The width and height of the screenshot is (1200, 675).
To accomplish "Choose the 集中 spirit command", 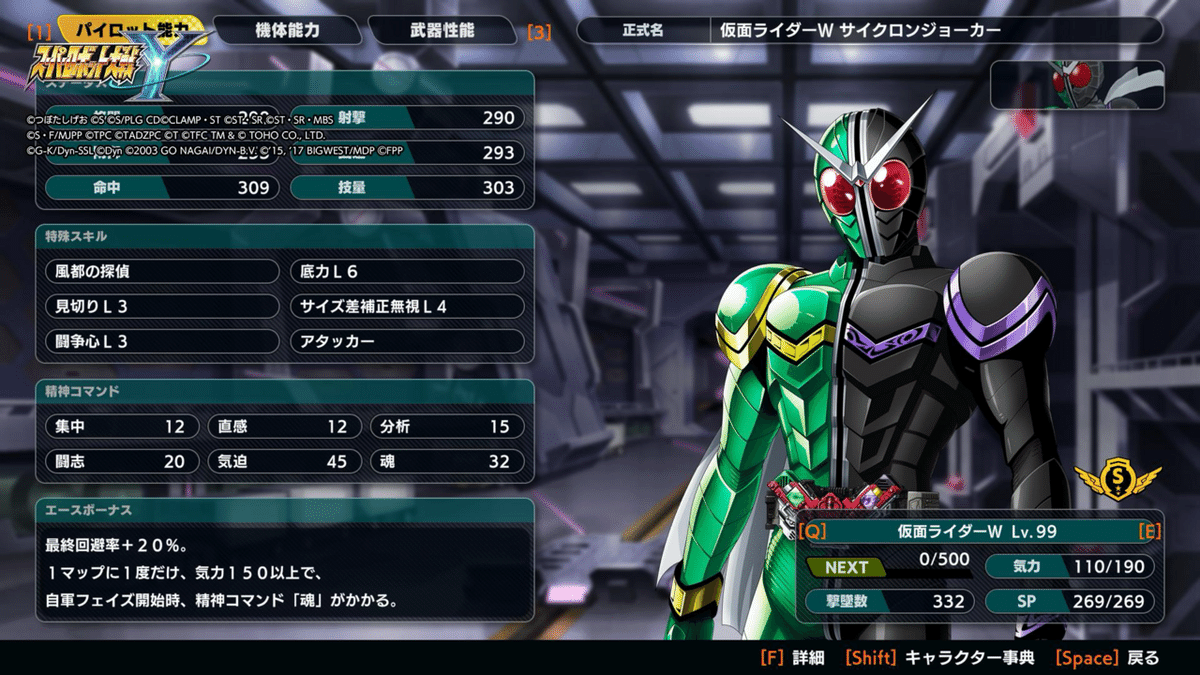I will pyautogui.click(x=119, y=426).
